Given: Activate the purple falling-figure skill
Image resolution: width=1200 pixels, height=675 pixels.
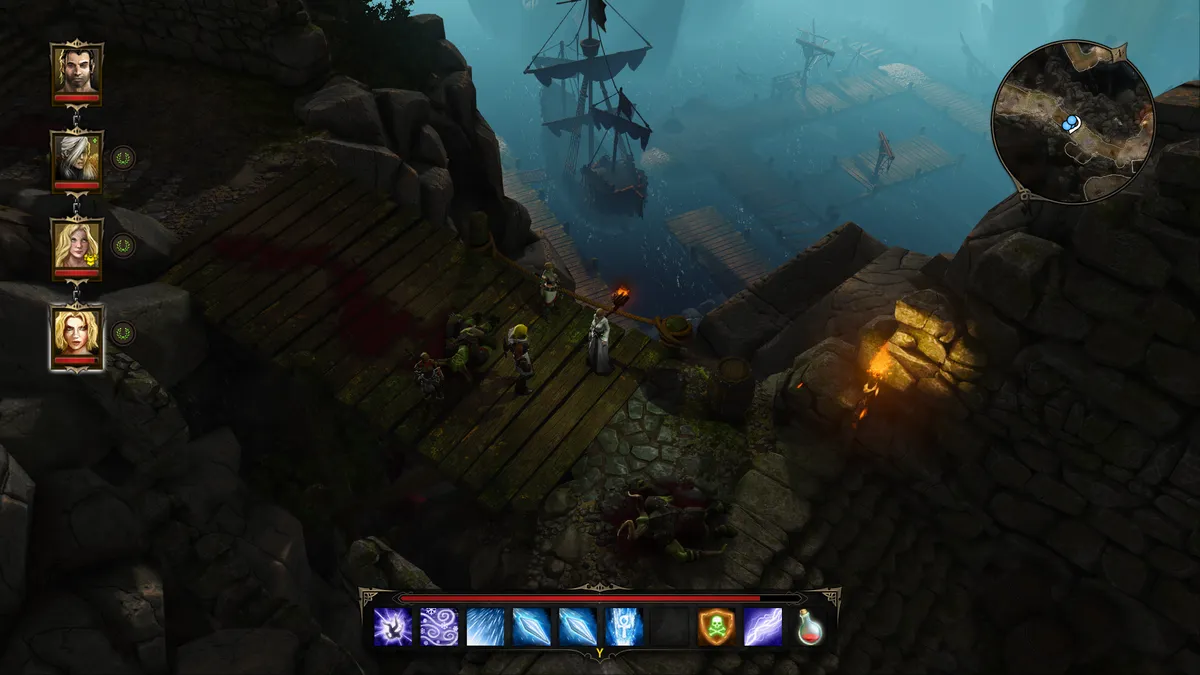Looking at the screenshot, I should pos(393,627).
